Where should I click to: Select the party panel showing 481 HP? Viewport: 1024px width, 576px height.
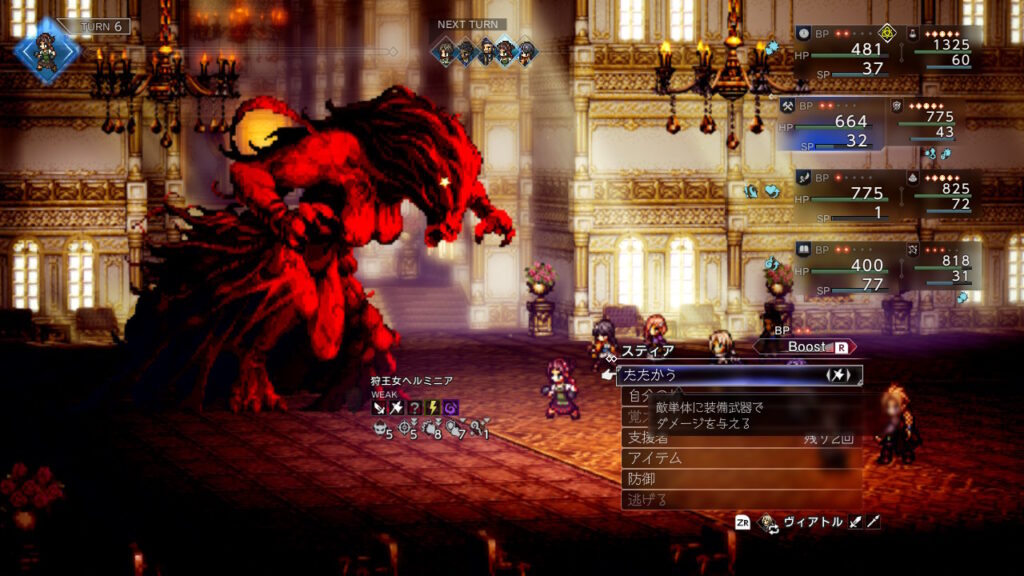coord(840,50)
